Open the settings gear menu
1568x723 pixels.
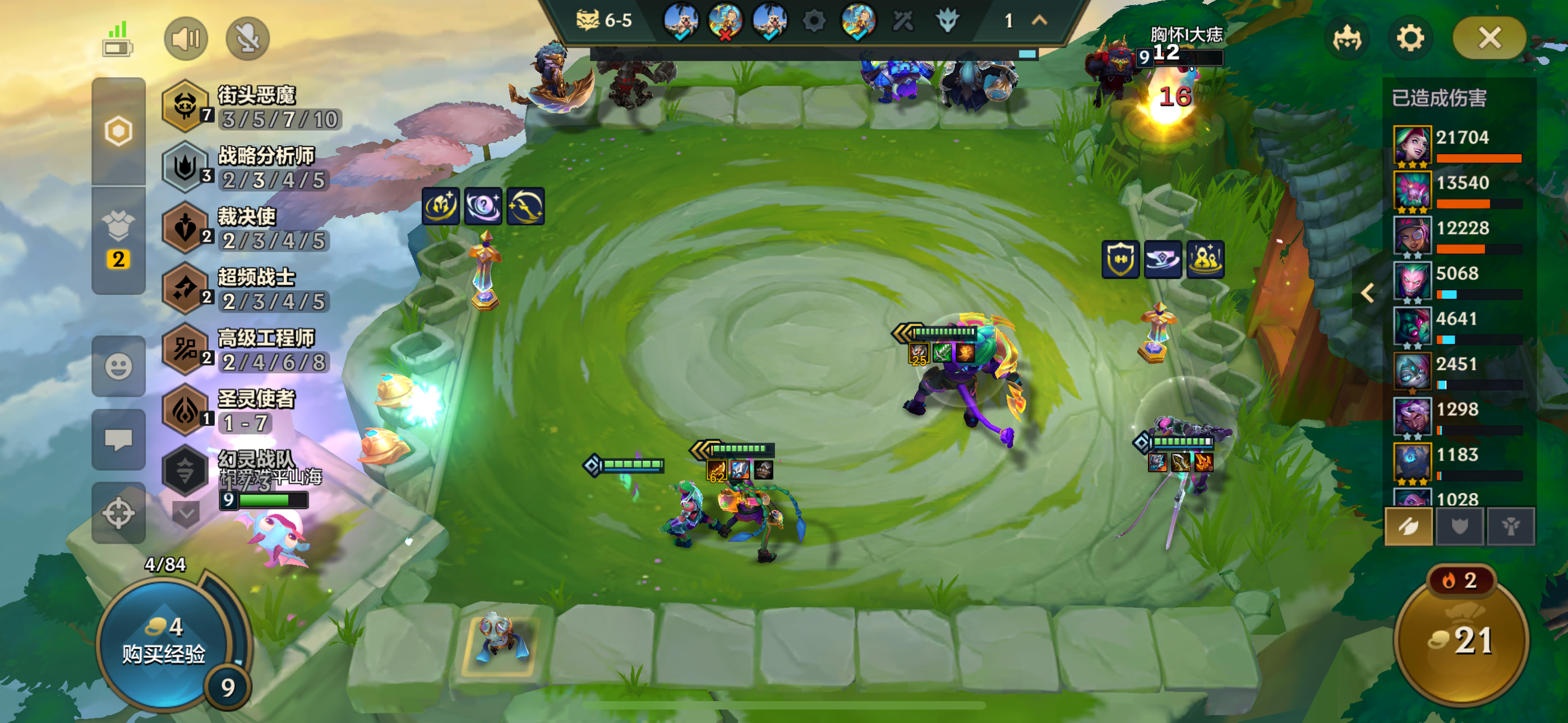click(x=1410, y=38)
